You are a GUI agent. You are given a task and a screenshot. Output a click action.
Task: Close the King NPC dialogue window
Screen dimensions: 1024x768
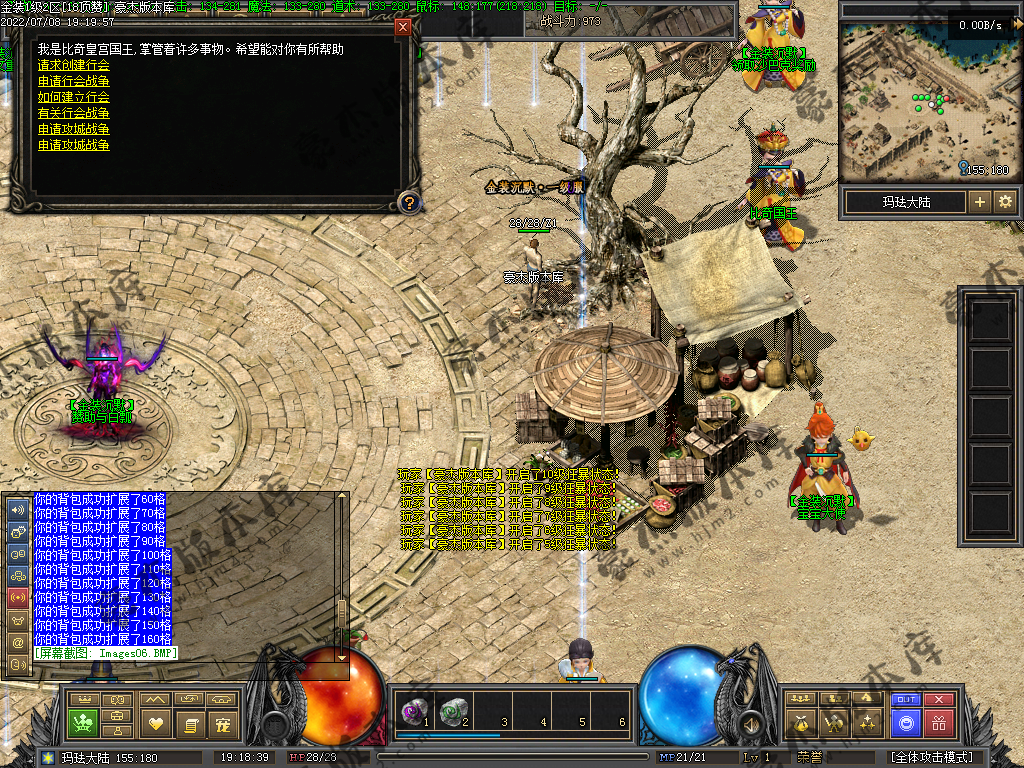click(403, 27)
